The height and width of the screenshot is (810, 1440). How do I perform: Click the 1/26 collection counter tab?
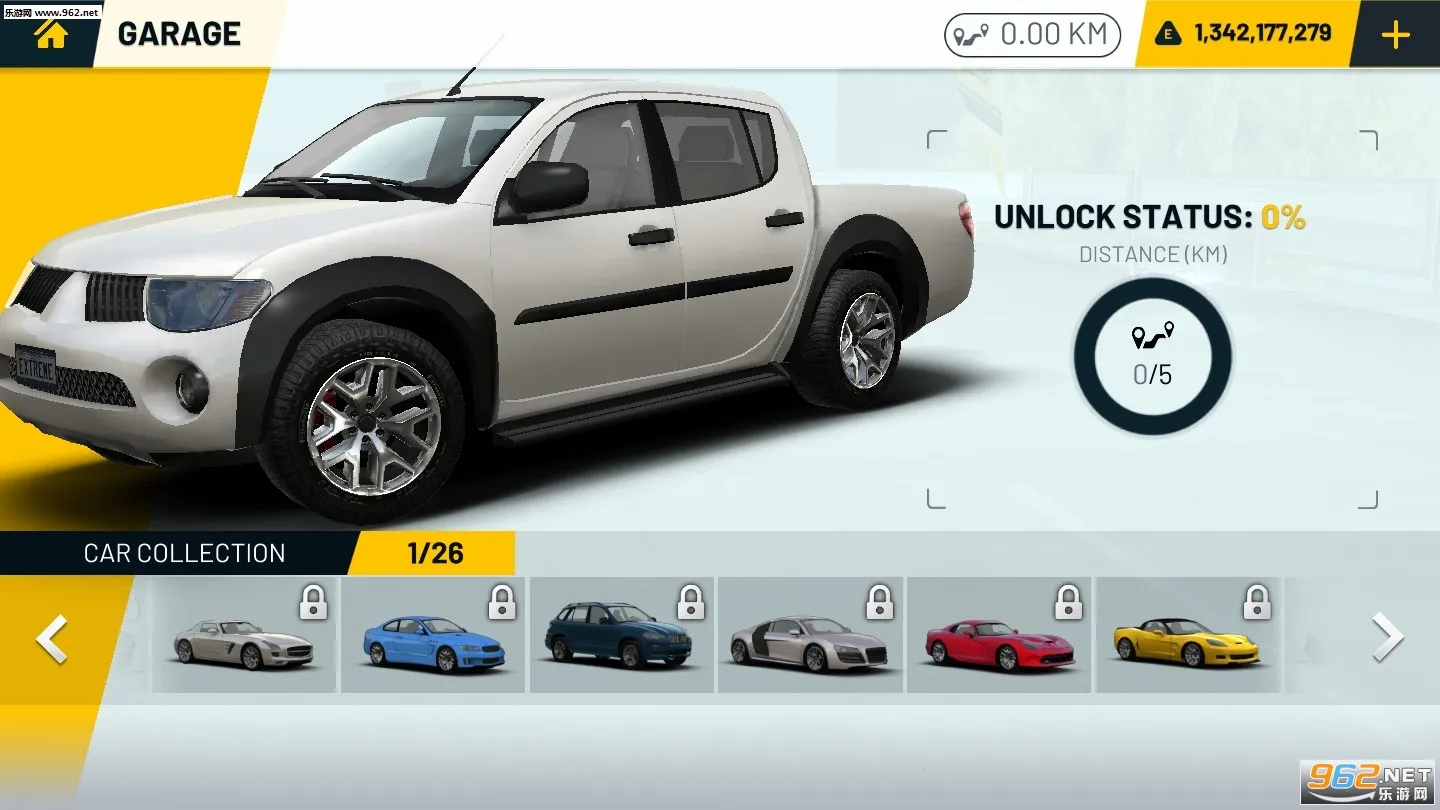pos(432,553)
